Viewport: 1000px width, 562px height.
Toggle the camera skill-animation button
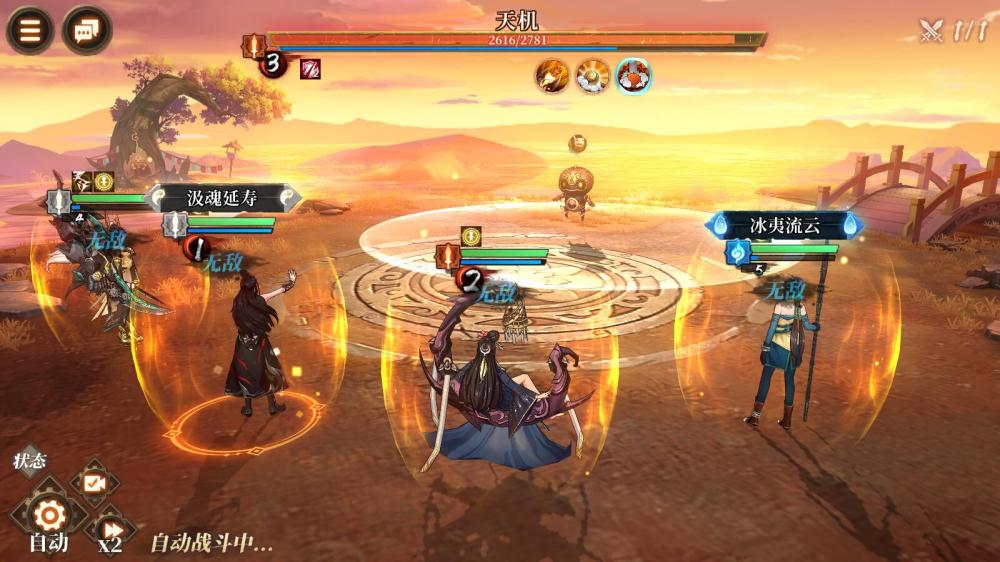pos(94,482)
